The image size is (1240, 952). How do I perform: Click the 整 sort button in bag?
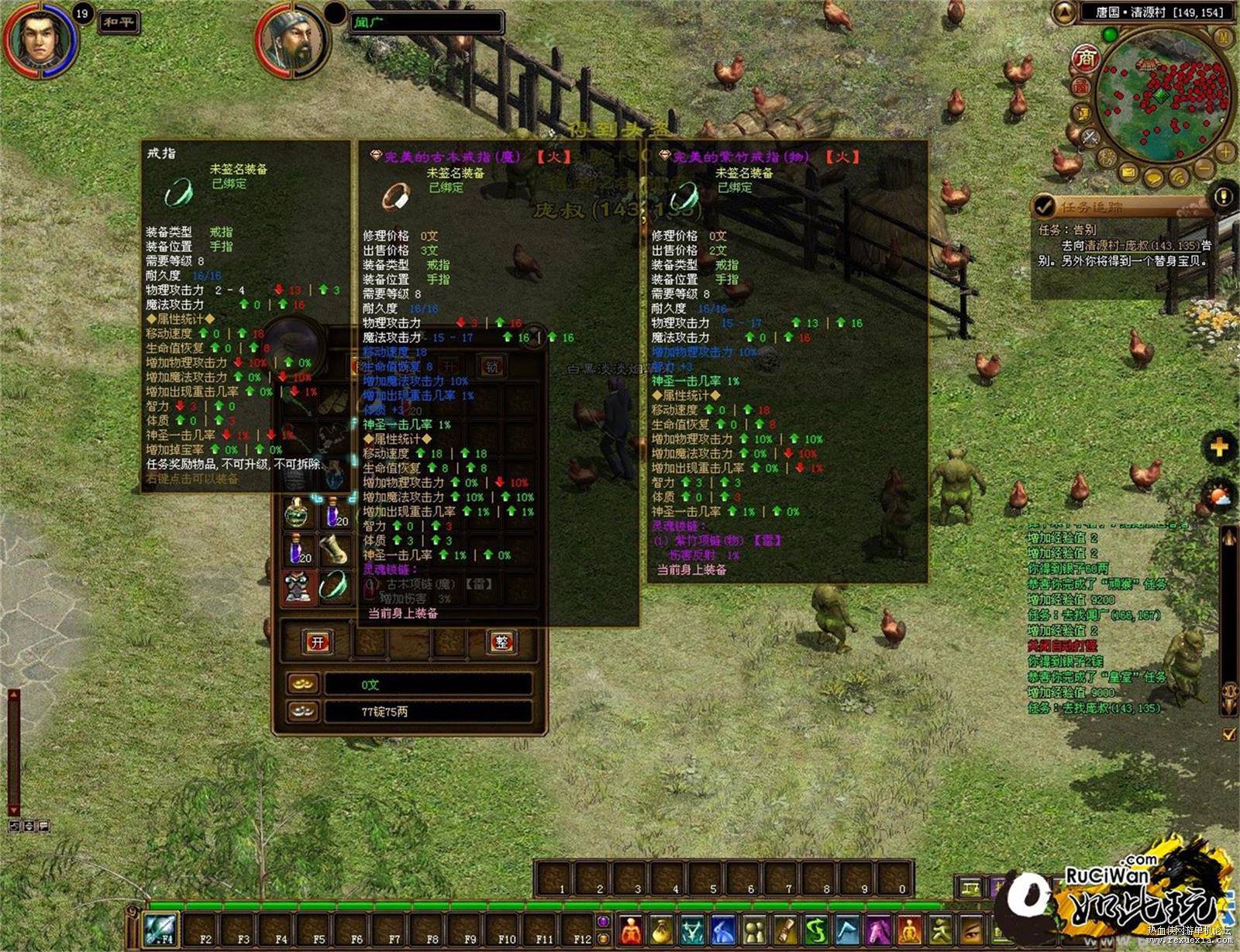tap(502, 642)
